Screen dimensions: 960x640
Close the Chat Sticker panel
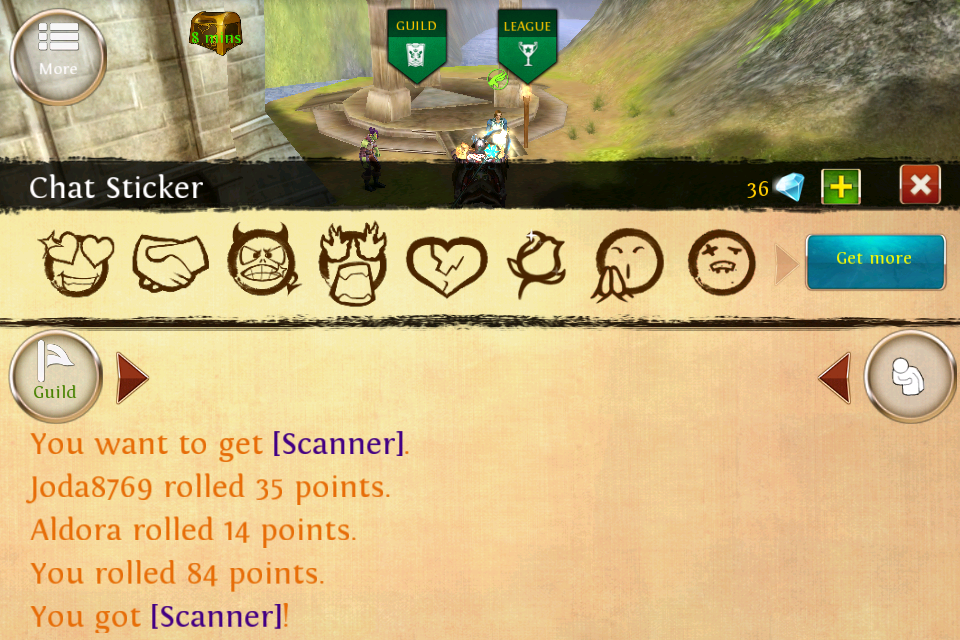click(x=920, y=186)
